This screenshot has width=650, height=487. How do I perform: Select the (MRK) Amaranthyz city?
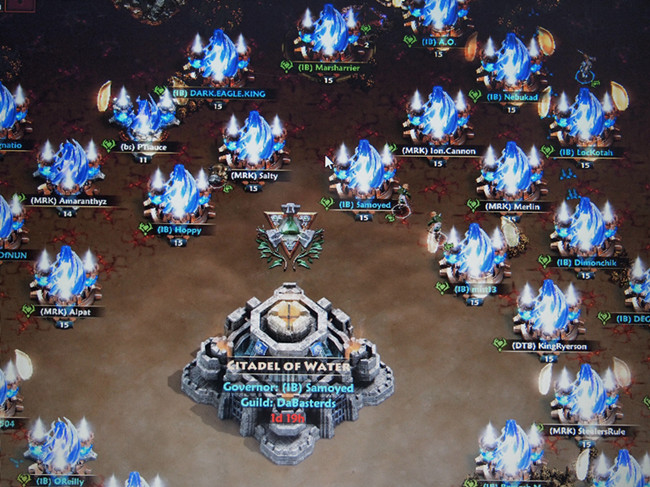(x=68, y=168)
